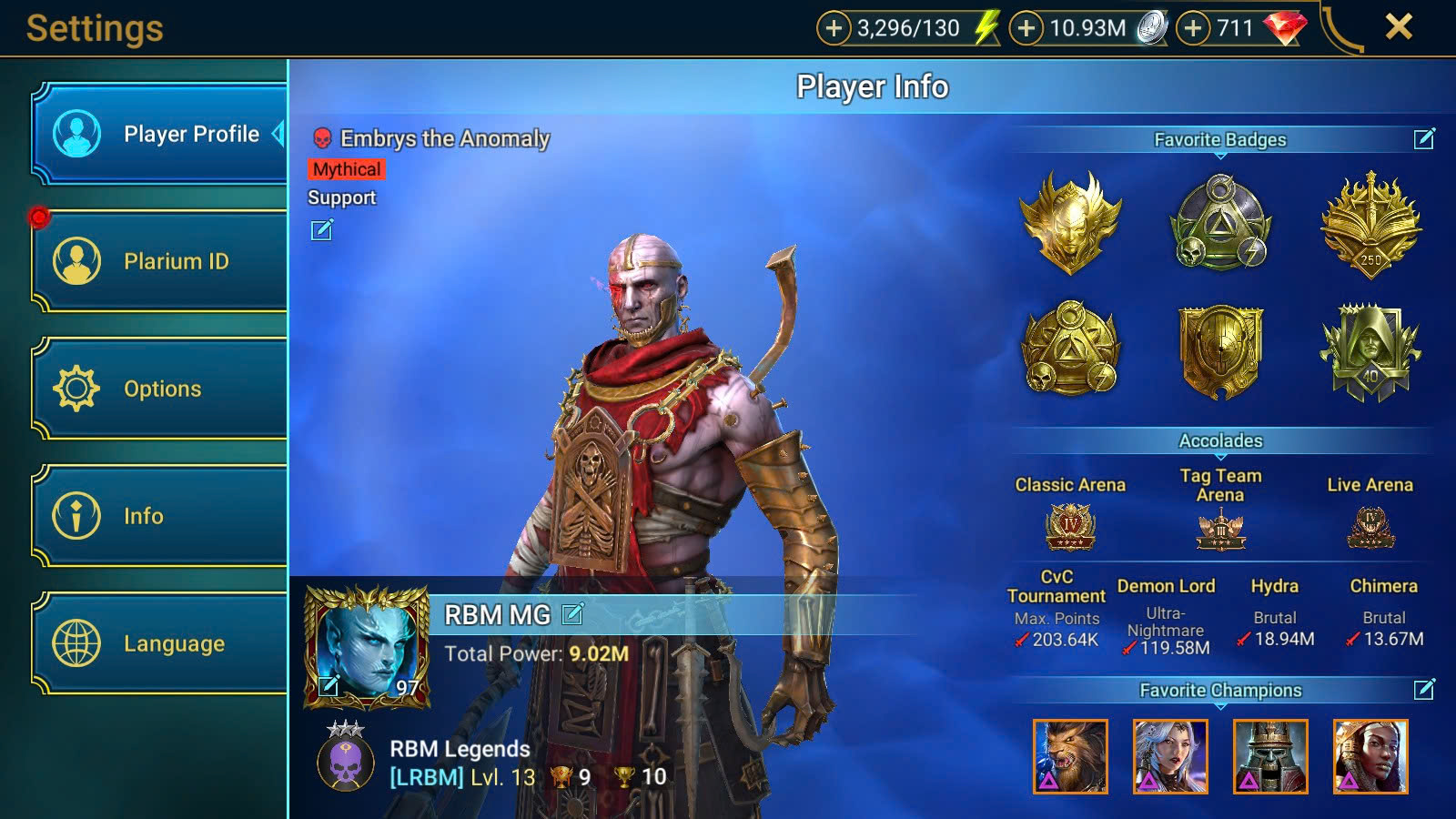Select the silver-haired female favorite champion
This screenshot has height=819, width=1456.
[x=1170, y=756]
